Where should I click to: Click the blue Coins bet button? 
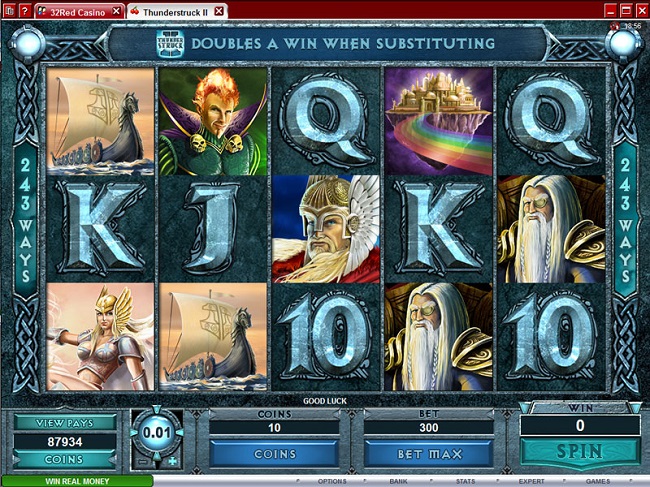point(276,453)
